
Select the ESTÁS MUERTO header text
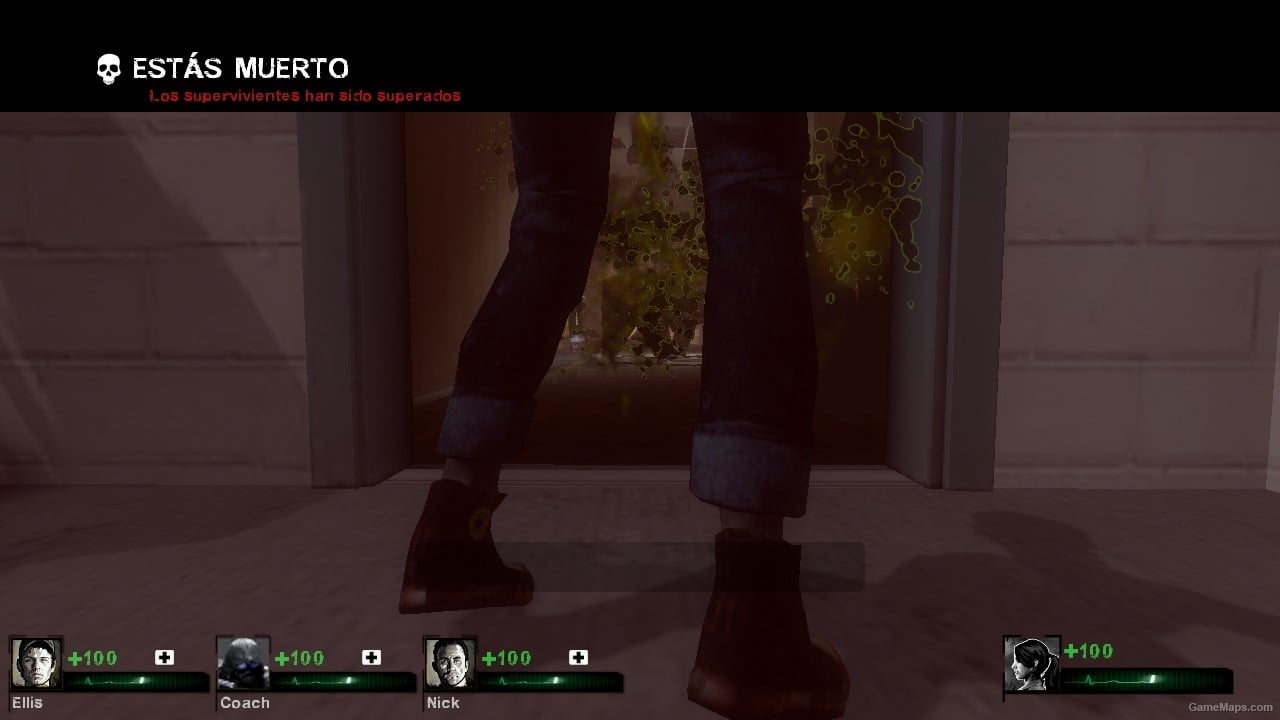coord(238,68)
